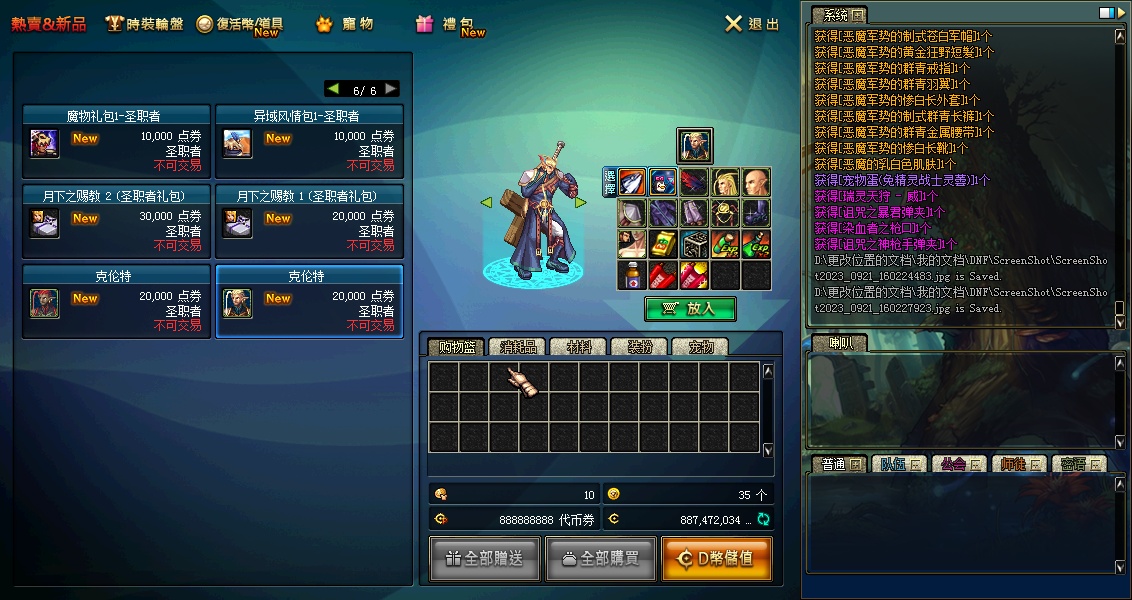
Task: Switch to the 消耗品 consumables tab
Action: [x=518, y=347]
